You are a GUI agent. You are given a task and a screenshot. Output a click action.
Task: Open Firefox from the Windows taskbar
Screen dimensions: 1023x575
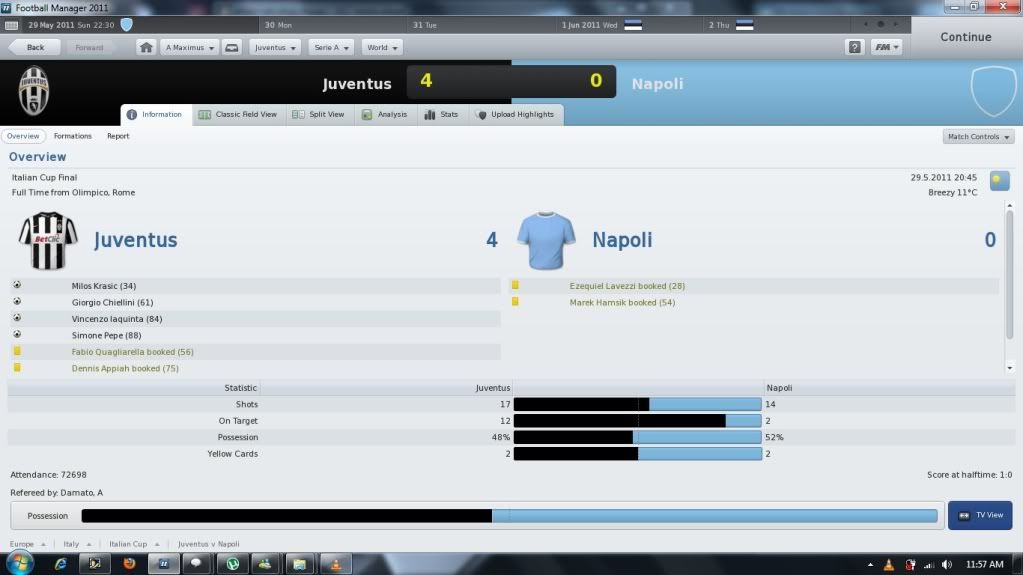coord(128,563)
